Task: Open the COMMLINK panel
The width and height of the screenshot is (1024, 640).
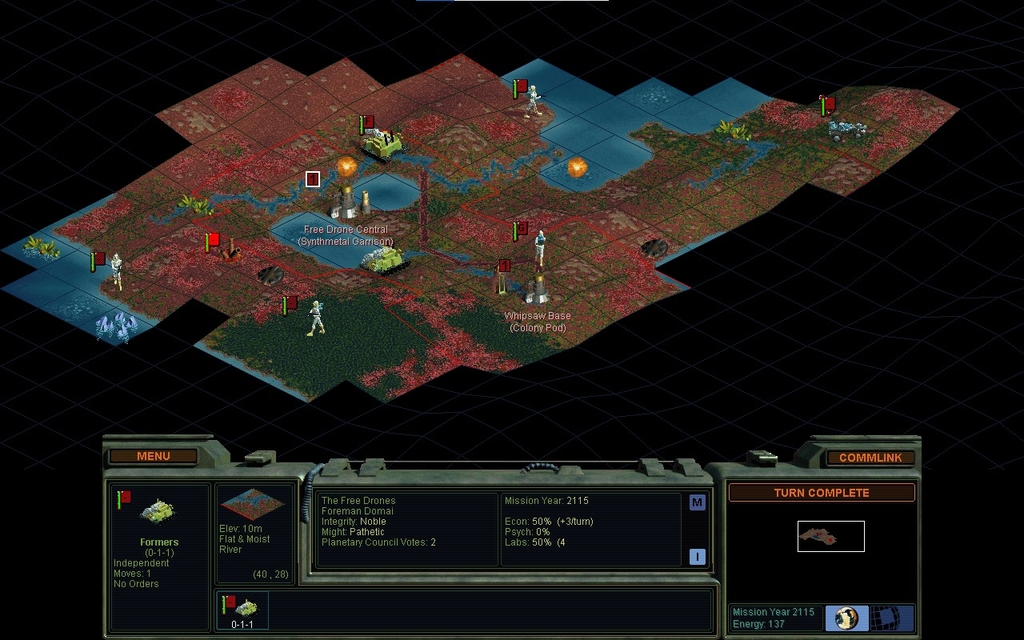Action: coord(870,457)
